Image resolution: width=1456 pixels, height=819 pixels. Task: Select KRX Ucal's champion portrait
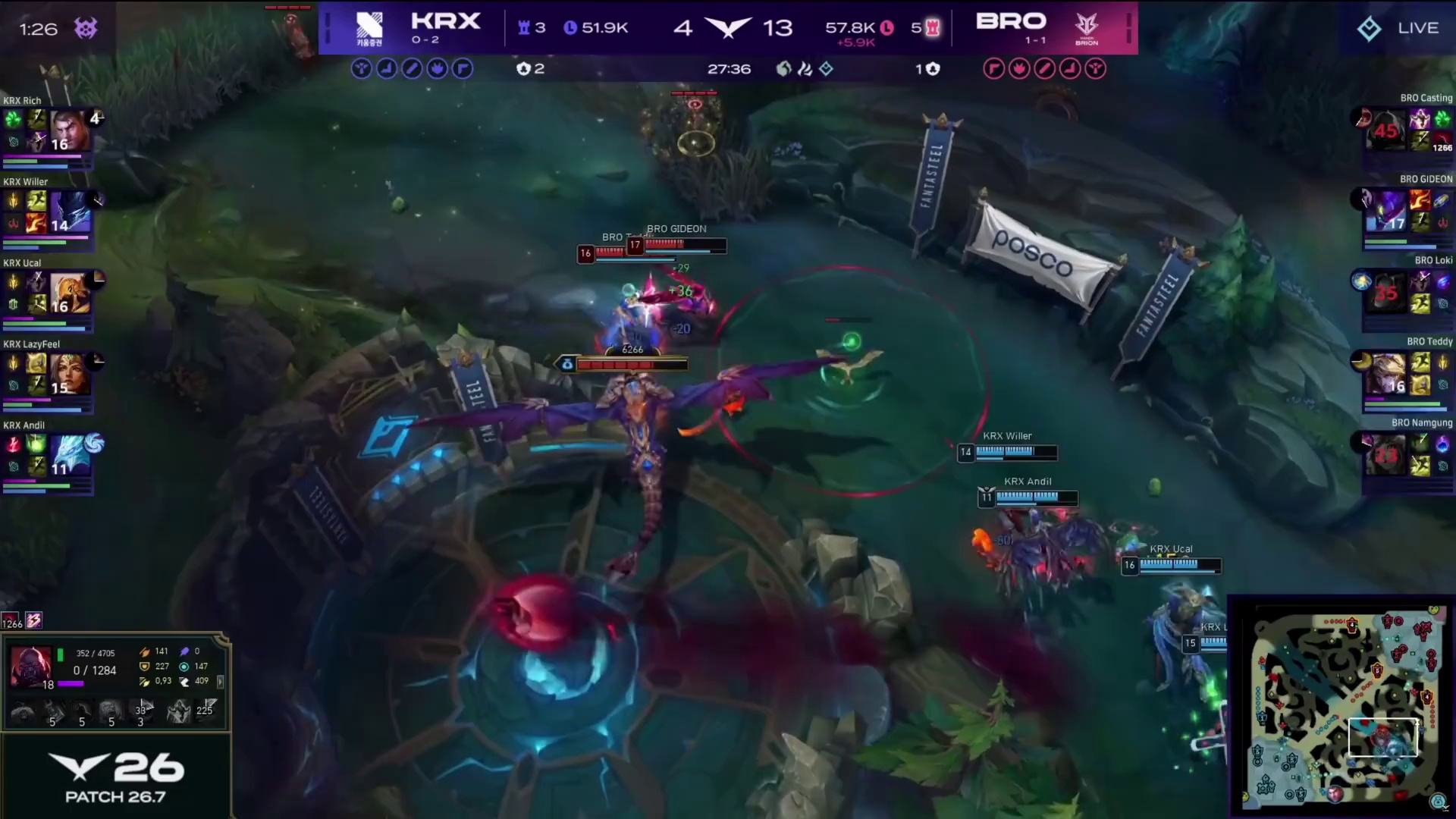69,293
